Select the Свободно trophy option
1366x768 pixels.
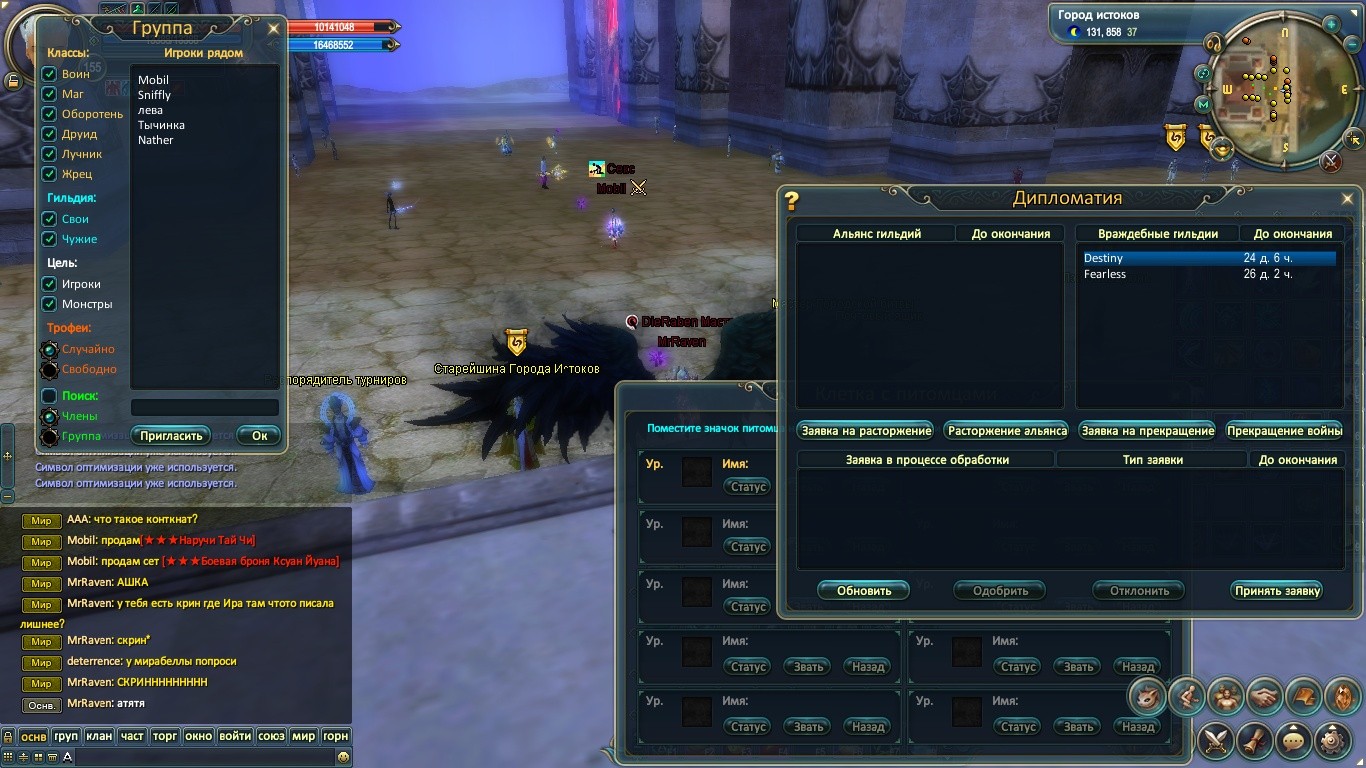click(x=49, y=370)
